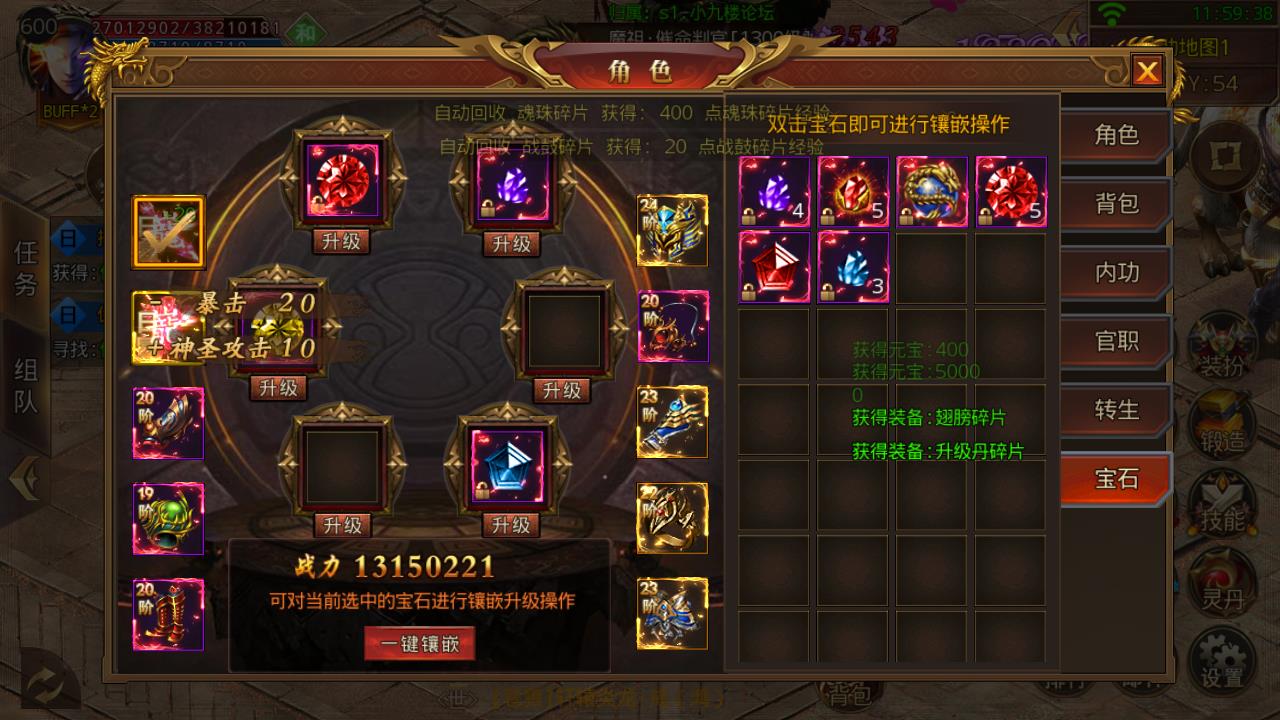The image size is (1280, 720).
Task: Switch to the 角色 tab
Action: pyautogui.click(x=1116, y=136)
